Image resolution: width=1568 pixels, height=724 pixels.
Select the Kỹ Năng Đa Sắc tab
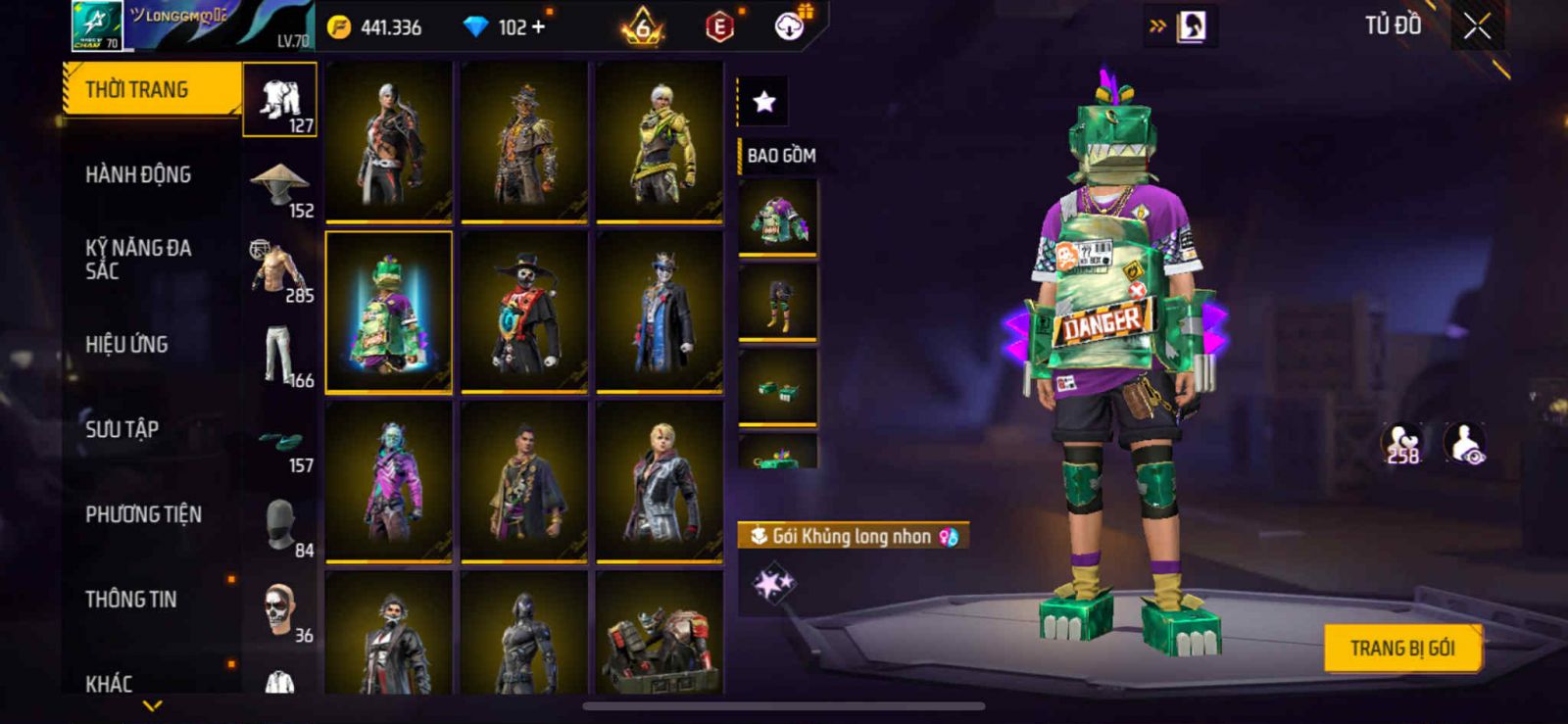click(138, 260)
